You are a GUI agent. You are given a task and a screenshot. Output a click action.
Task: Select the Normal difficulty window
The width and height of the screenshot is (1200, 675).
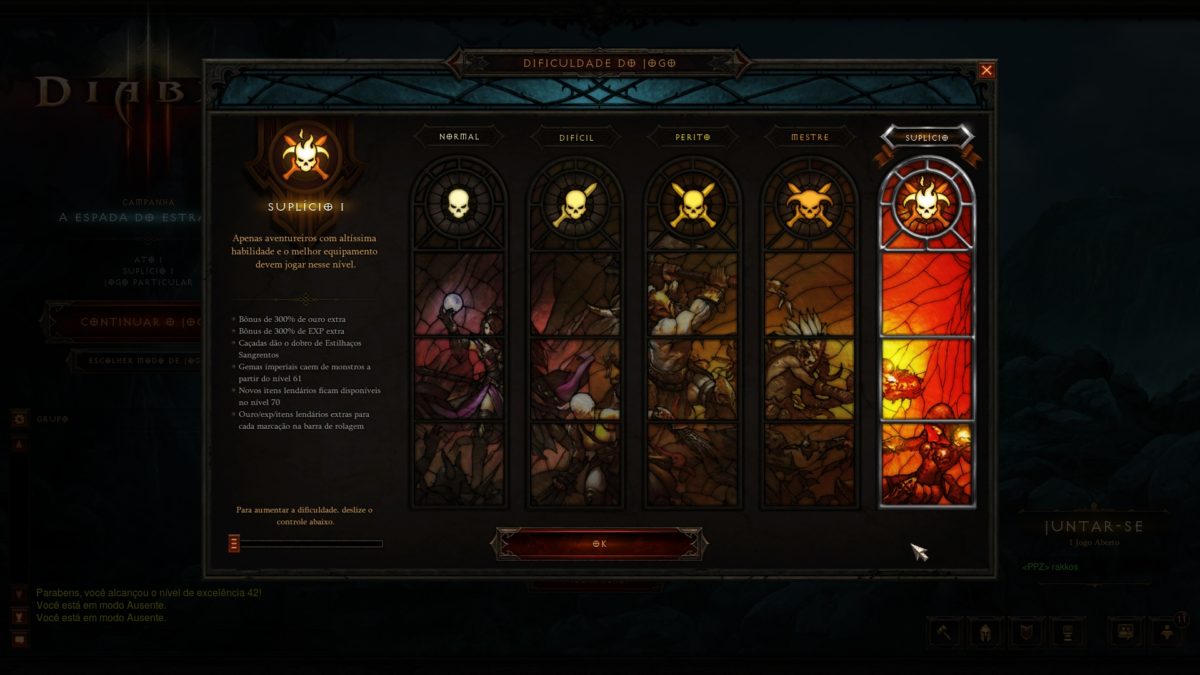click(459, 330)
